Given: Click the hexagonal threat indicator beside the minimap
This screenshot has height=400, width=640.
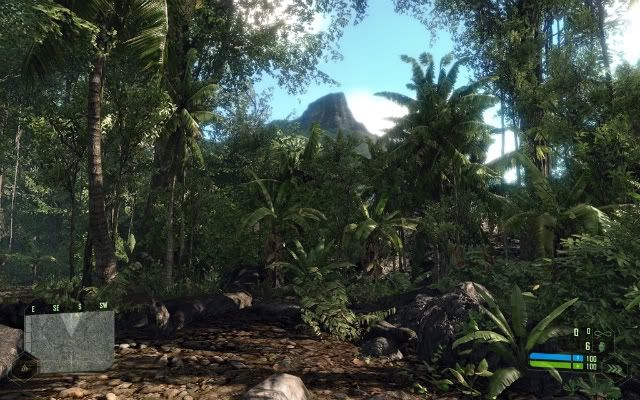Looking at the screenshot, I should coord(22,367).
